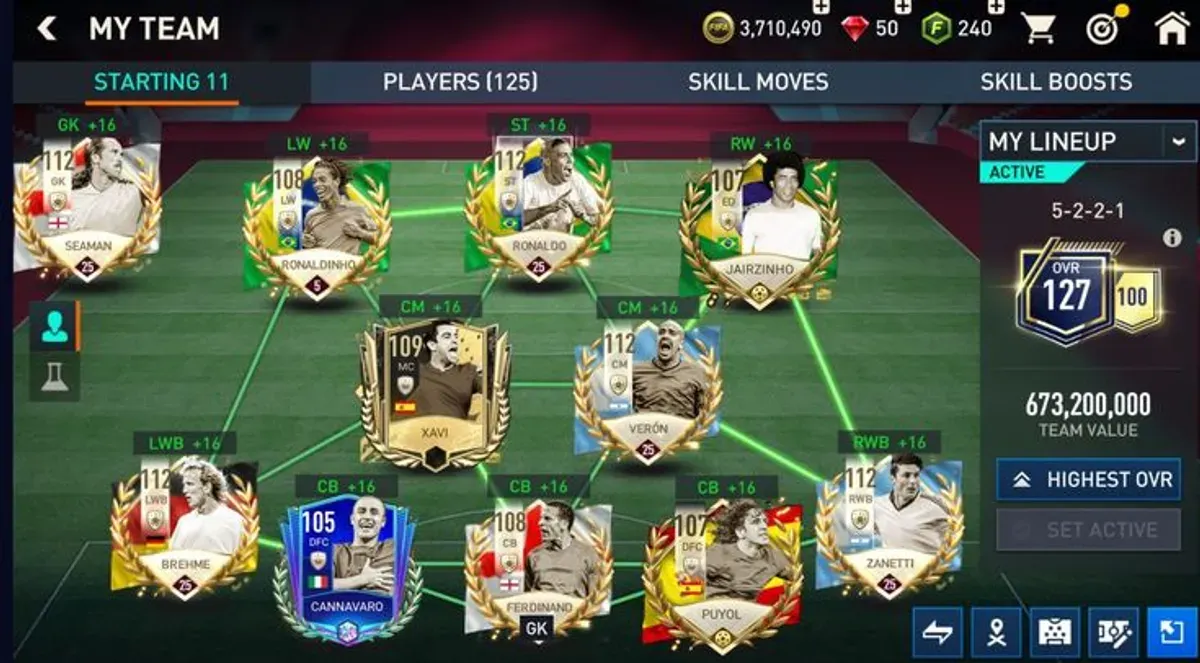Switch to the Players (125) tab
This screenshot has height=663, width=1200.
[460, 82]
